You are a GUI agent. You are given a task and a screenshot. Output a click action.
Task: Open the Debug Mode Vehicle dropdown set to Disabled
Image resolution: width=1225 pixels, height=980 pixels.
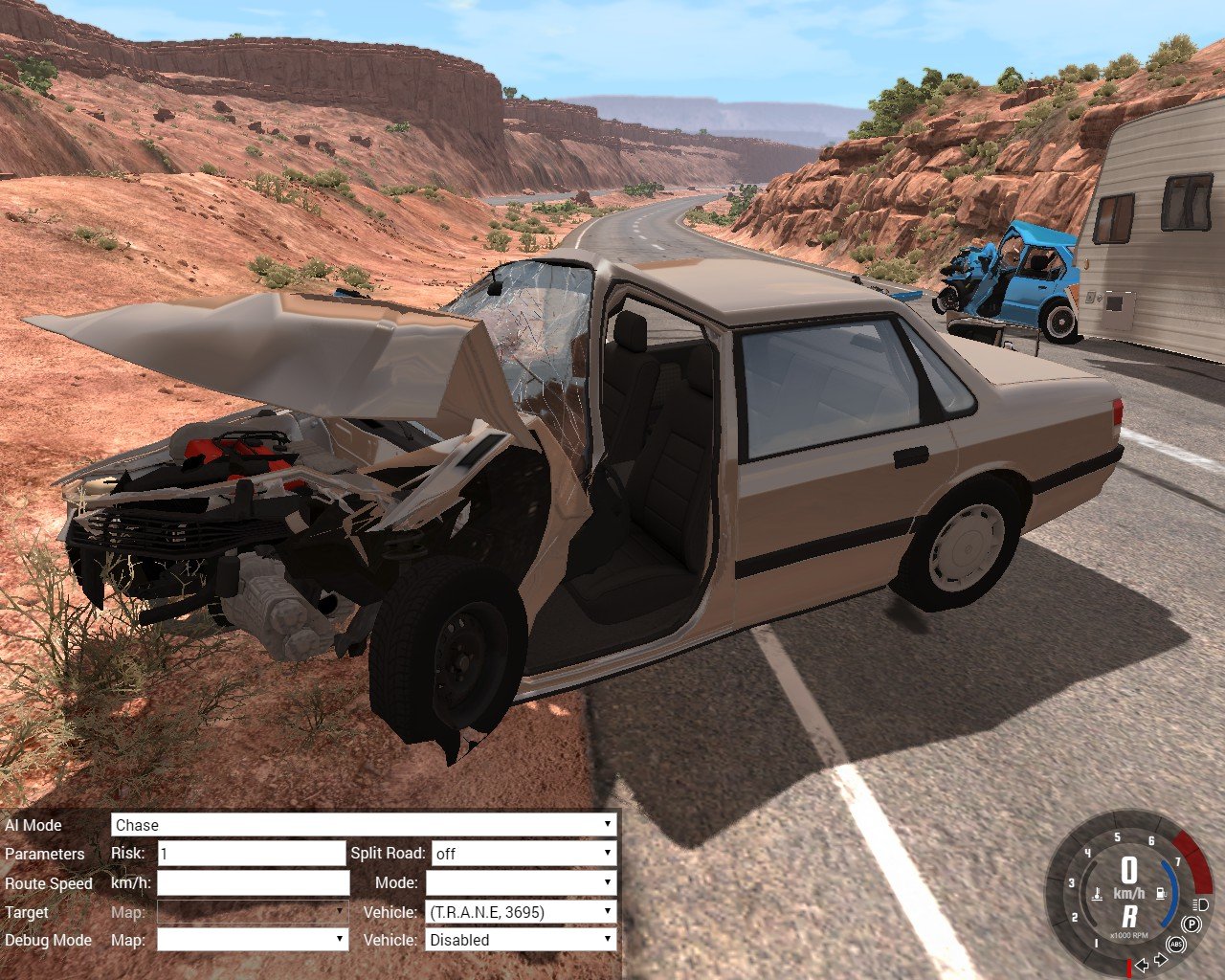(521, 940)
